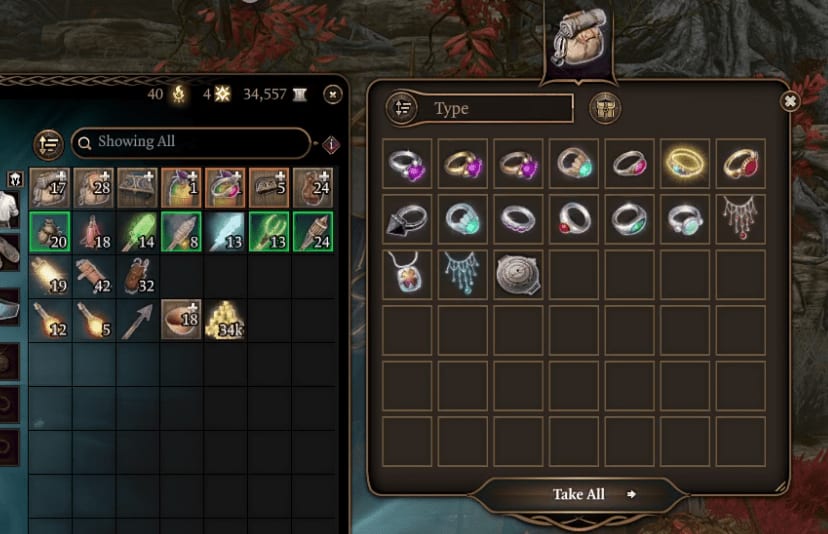Click the Showing All search field

pyautogui.click(x=190, y=142)
